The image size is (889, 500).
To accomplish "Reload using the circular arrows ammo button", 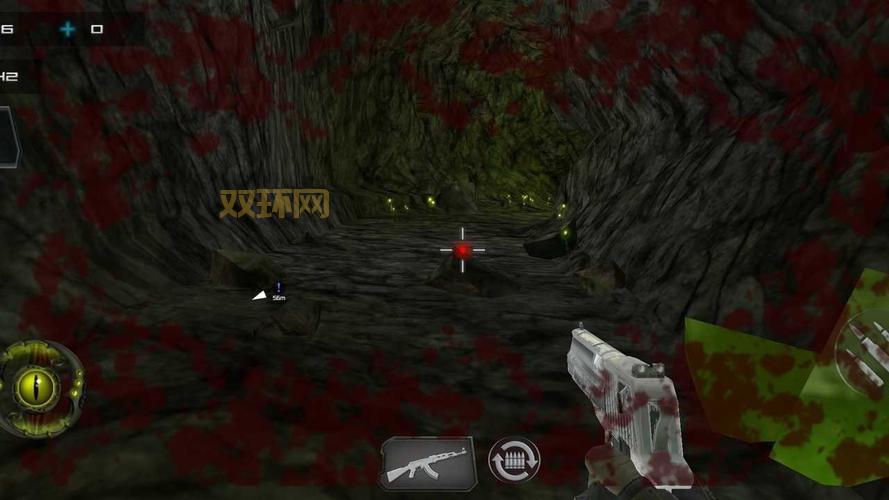I will [x=514, y=461].
